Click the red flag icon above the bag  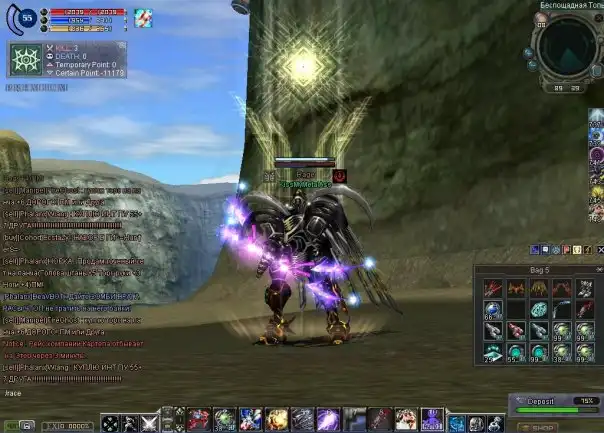pyautogui.click(x=566, y=249)
